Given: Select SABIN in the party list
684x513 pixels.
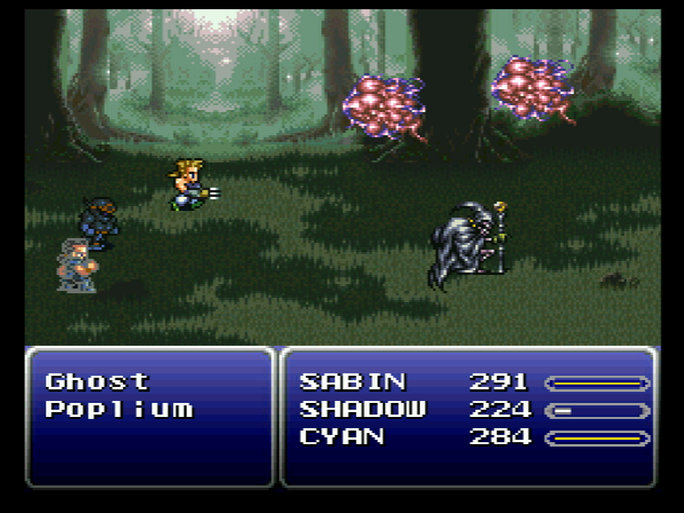Looking at the screenshot, I should pyautogui.click(x=353, y=382).
